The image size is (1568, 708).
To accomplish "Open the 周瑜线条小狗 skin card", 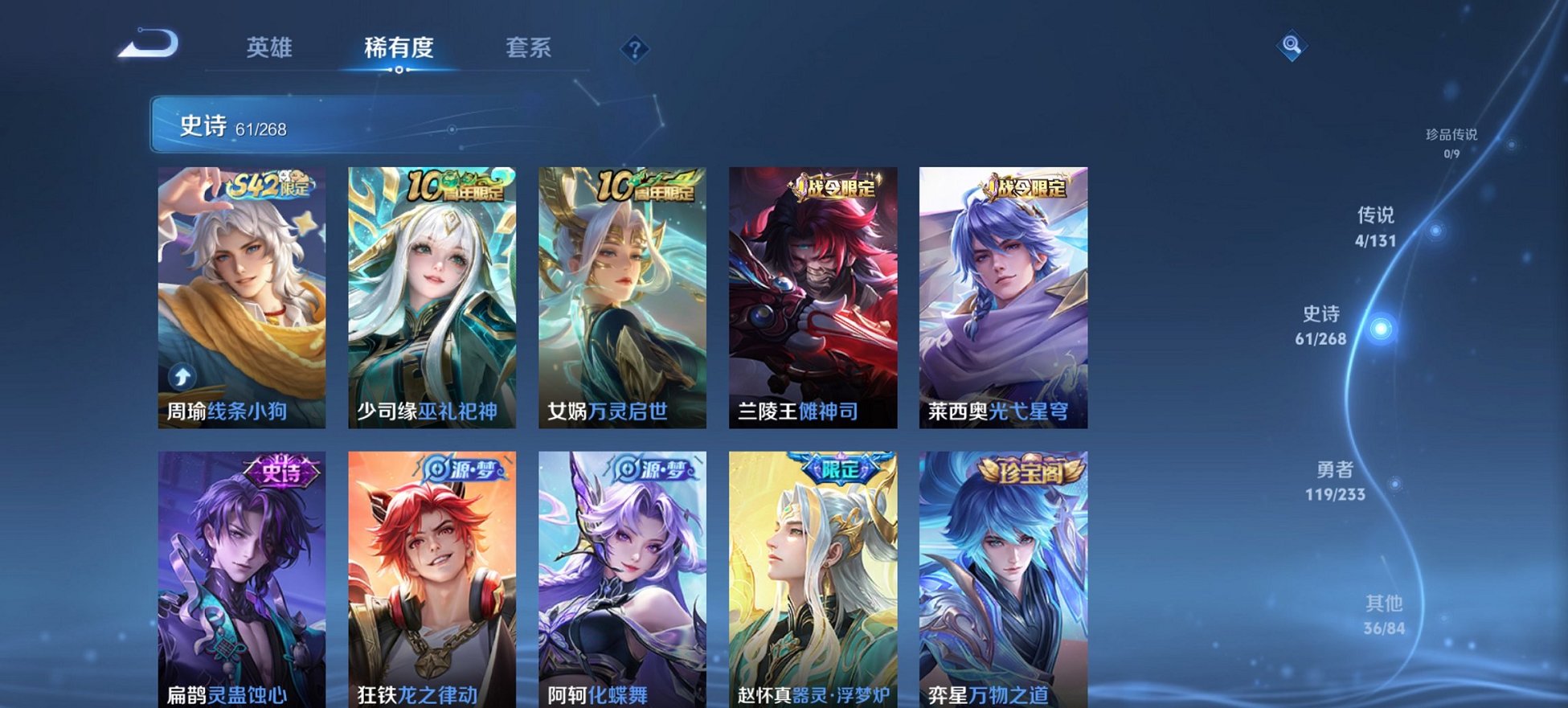I will click(x=241, y=297).
